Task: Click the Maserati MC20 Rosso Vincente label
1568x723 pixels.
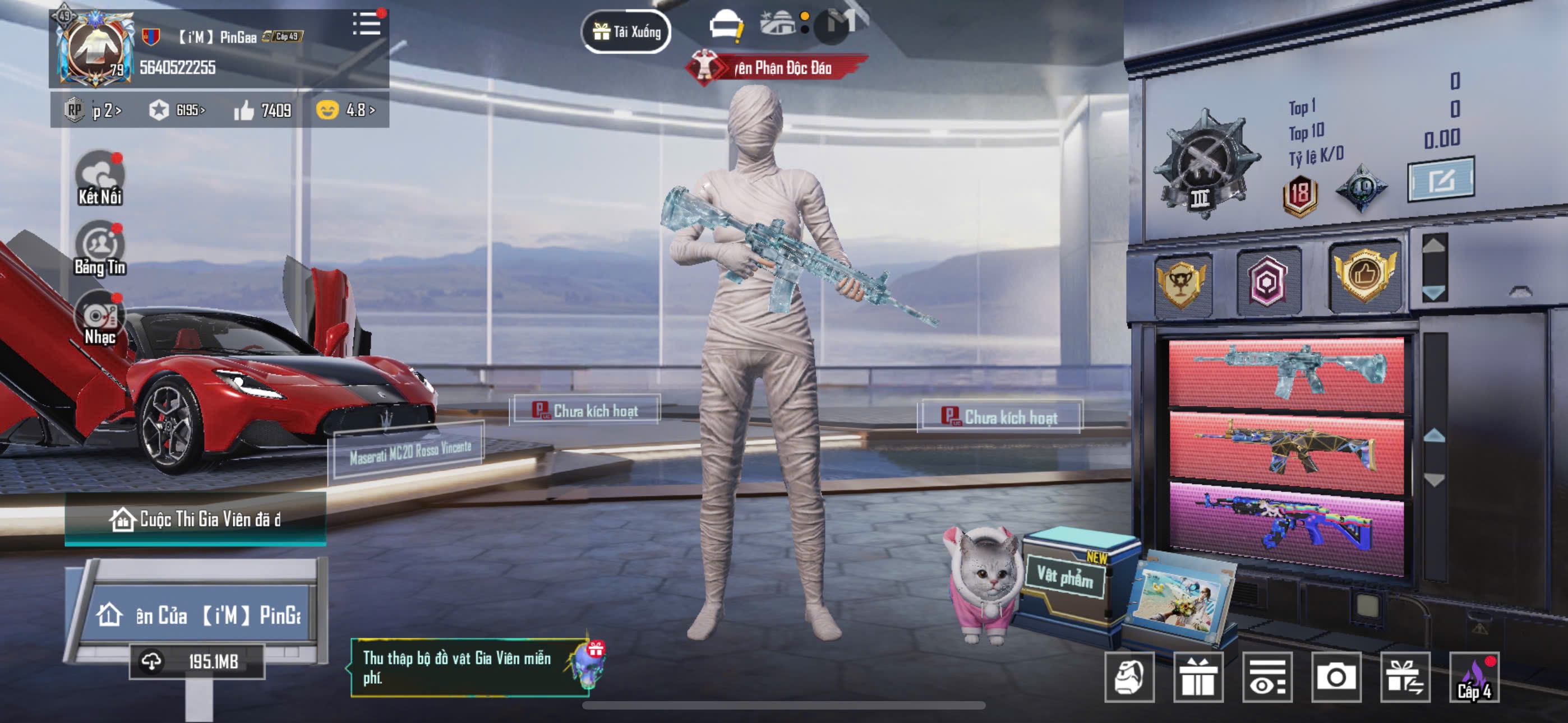Action: 409,453
